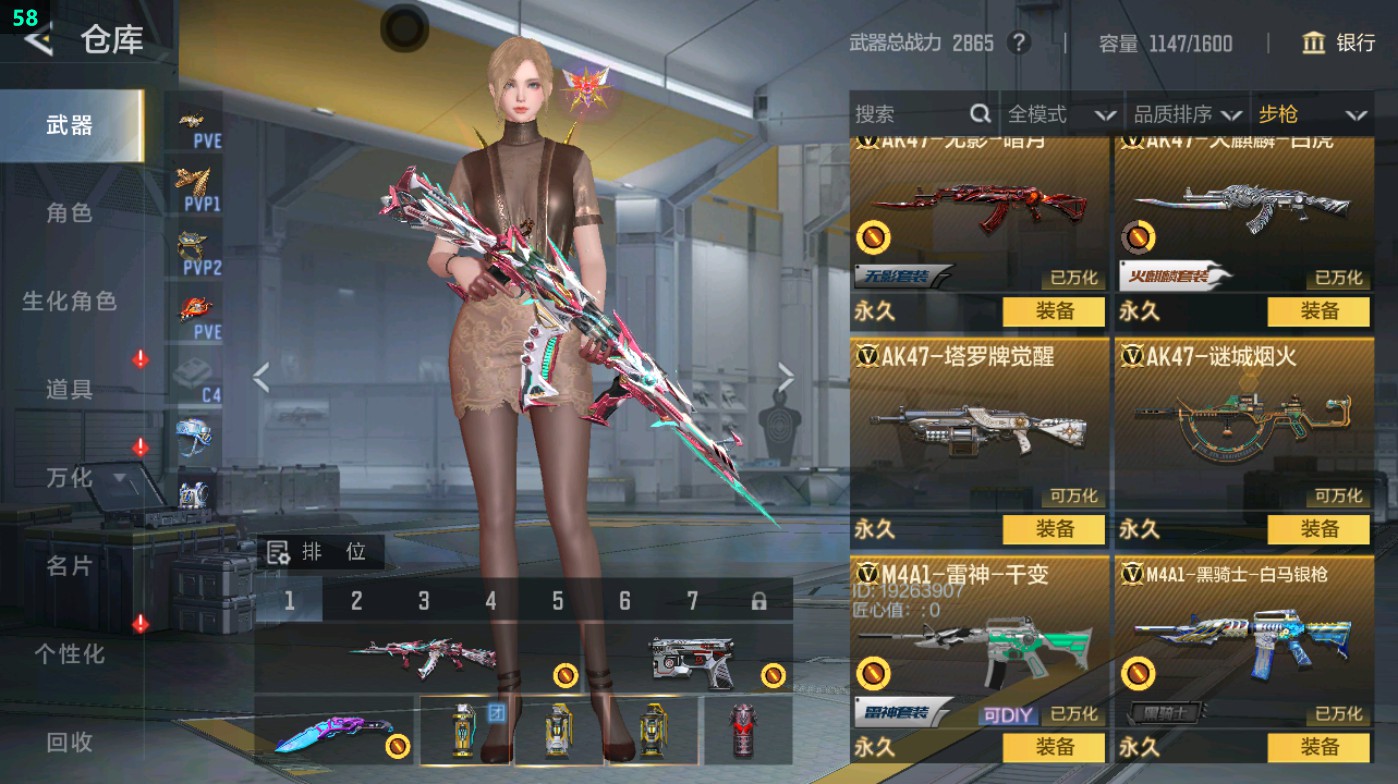Open the 个性化 tab
Viewport: 1398px width, 784px height.
(70, 653)
